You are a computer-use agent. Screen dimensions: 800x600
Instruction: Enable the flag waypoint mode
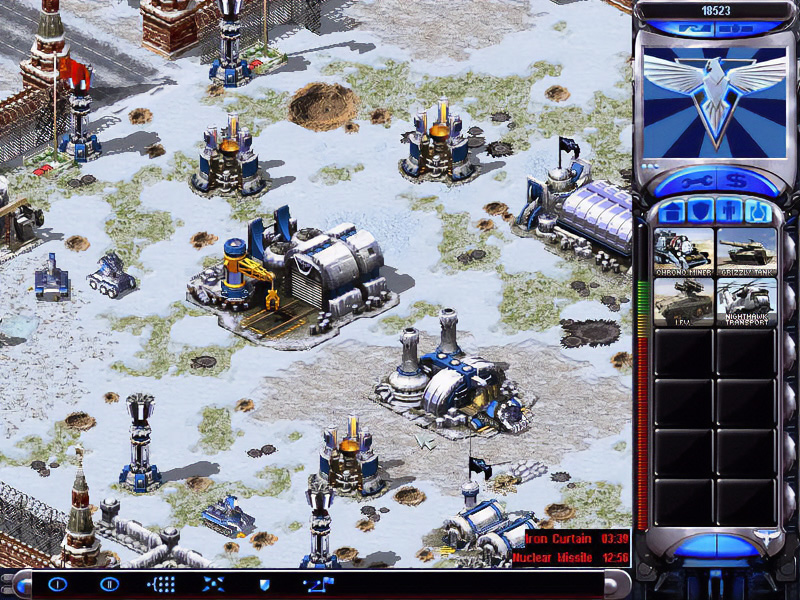319,584
